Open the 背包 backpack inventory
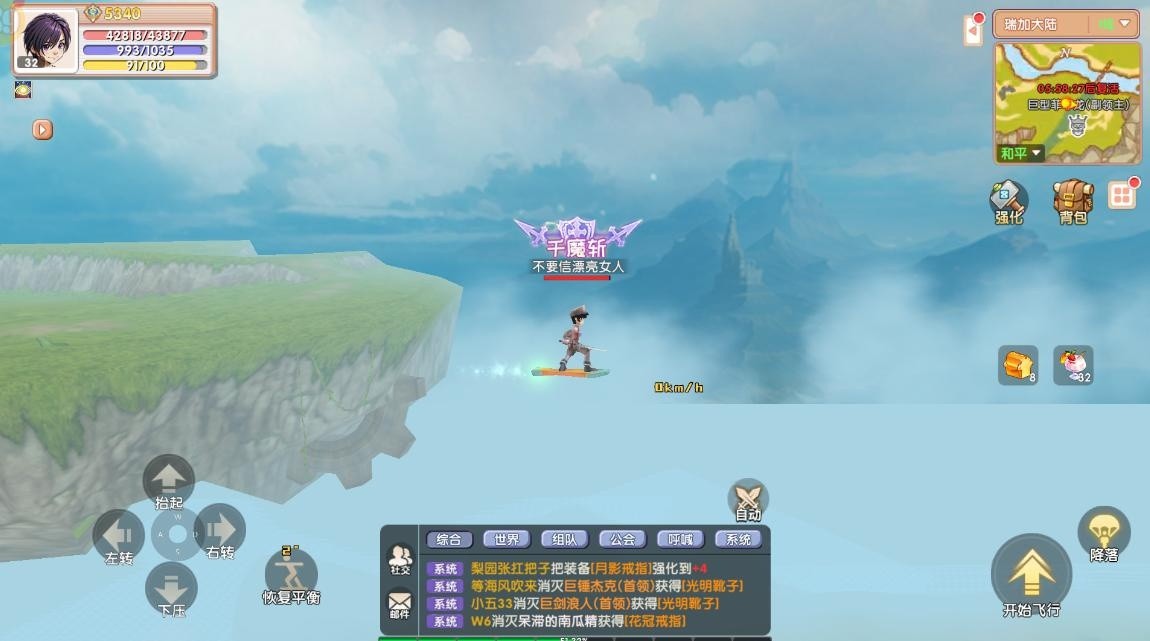1150x641 pixels. [x=1073, y=199]
